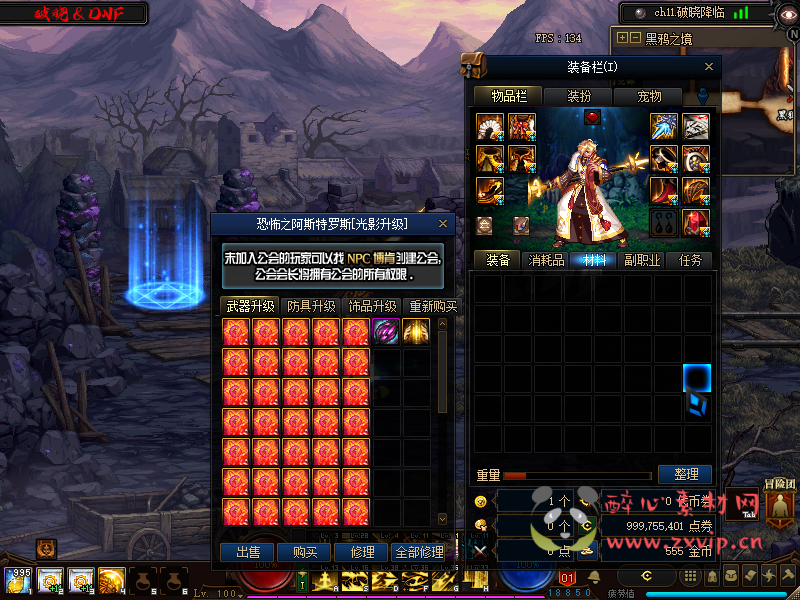Viewport: 800px width, 600px height.
Task: Close the Astaroth upgrade shop window
Action: 443,224
